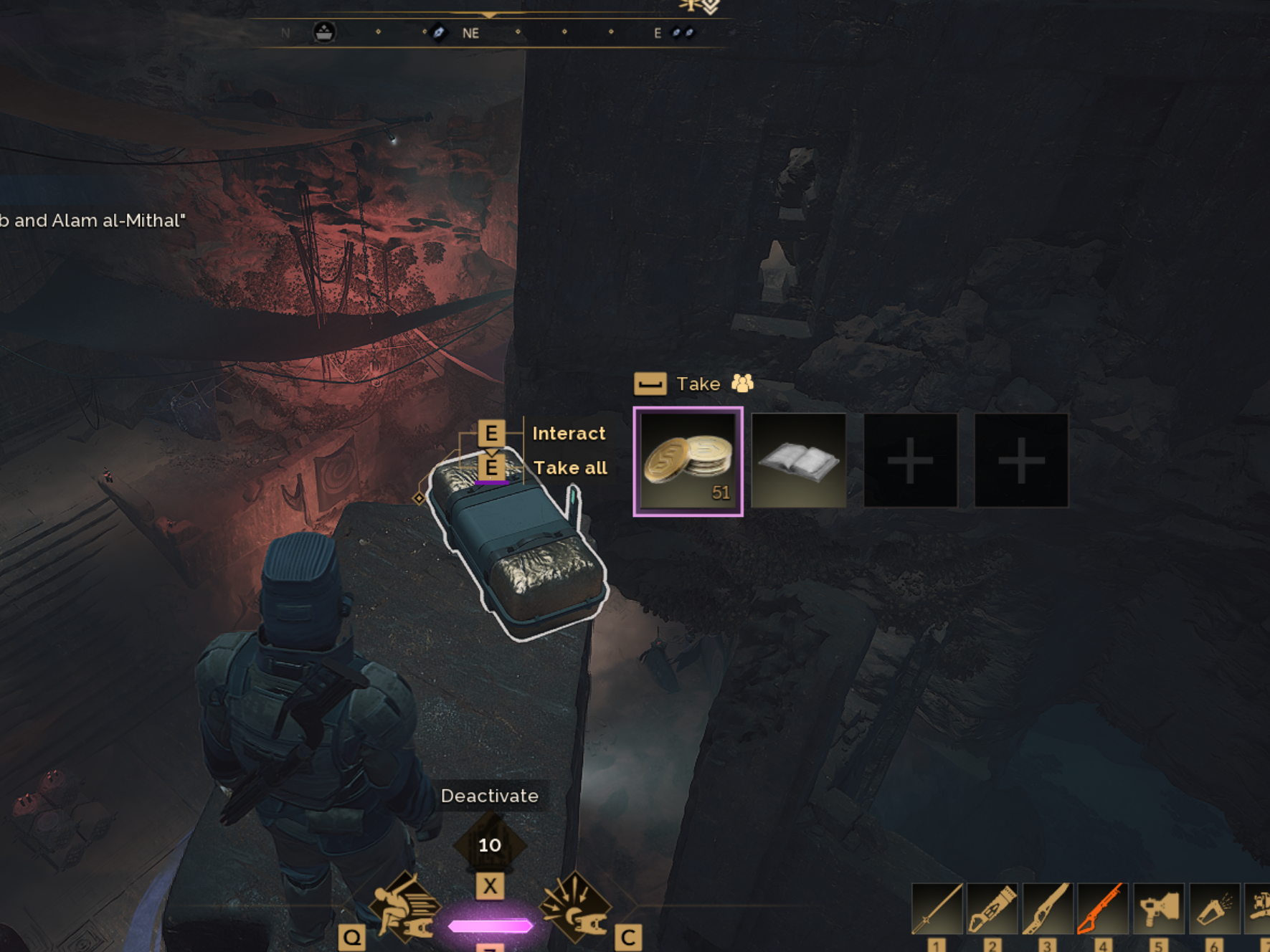Select the thin sword hotbar slot
The height and width of the screenshot is (952, 1270).
pyautogui.click(x=937, y=909)
